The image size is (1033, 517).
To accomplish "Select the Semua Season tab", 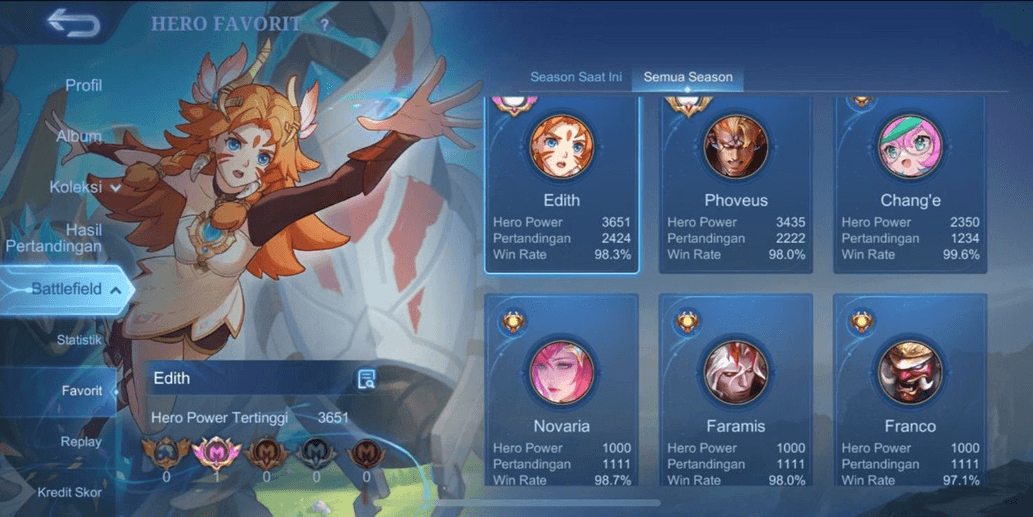I will (688, 77).
